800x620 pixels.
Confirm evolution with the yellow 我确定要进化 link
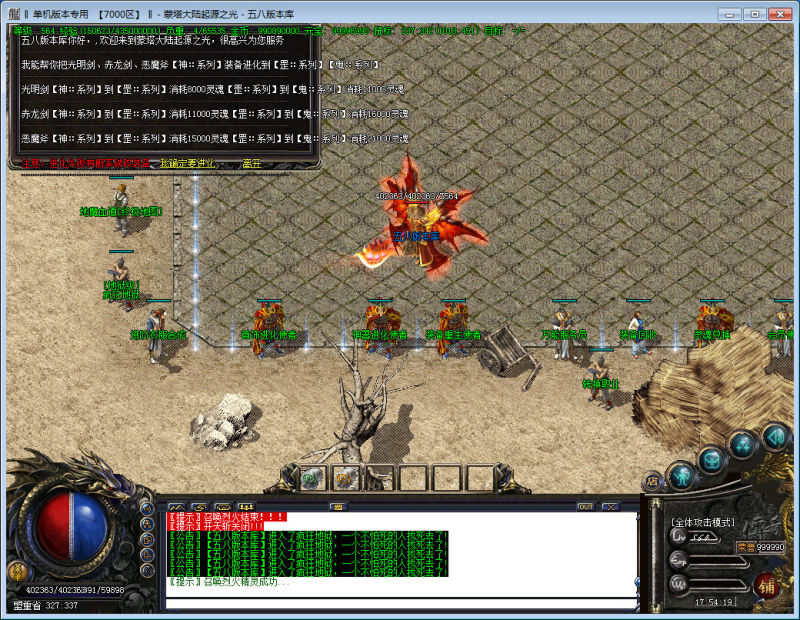(x=186, y=163)
